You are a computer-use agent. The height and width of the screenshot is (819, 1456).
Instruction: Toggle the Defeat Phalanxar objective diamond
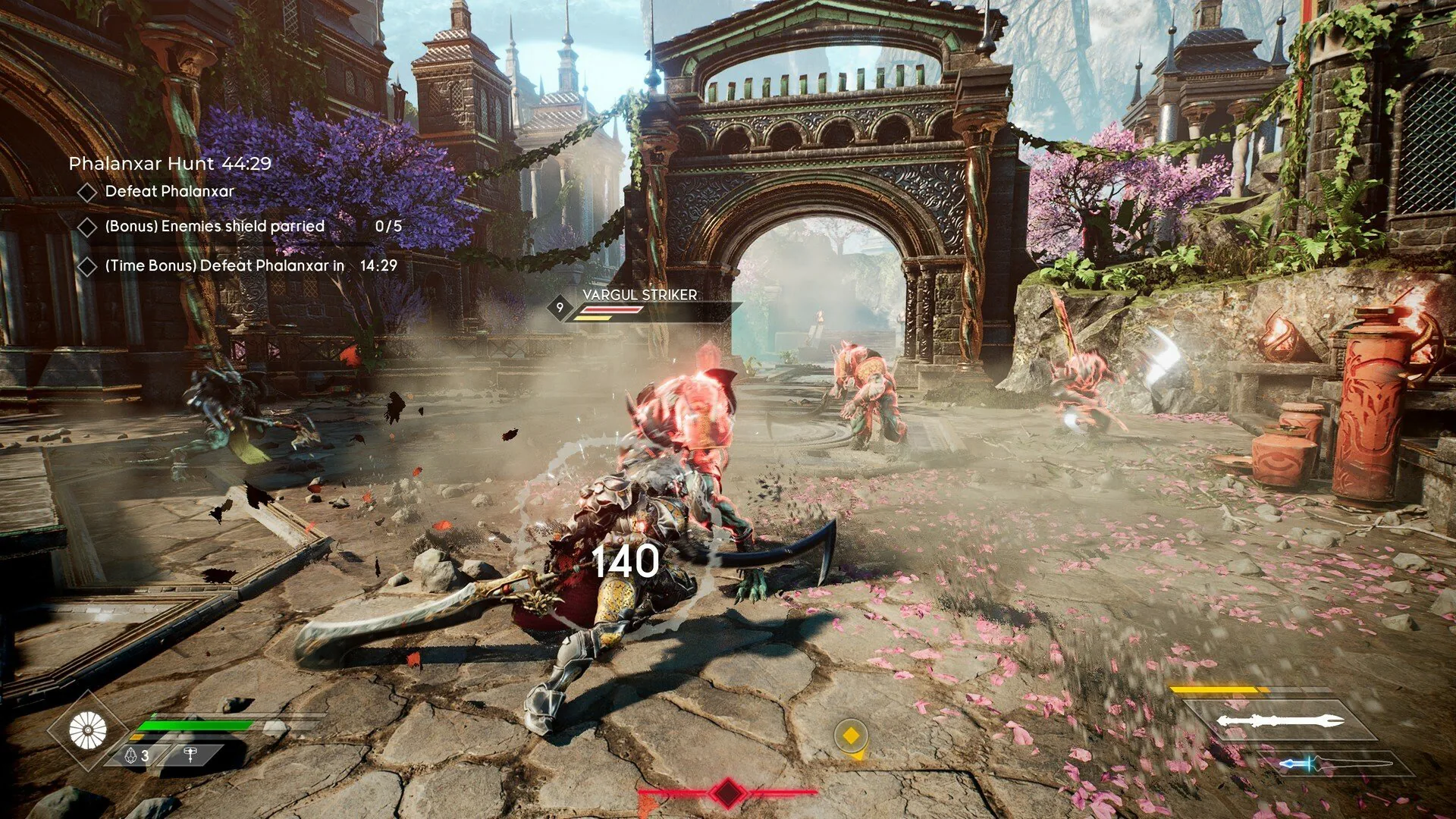coord(86,193)
